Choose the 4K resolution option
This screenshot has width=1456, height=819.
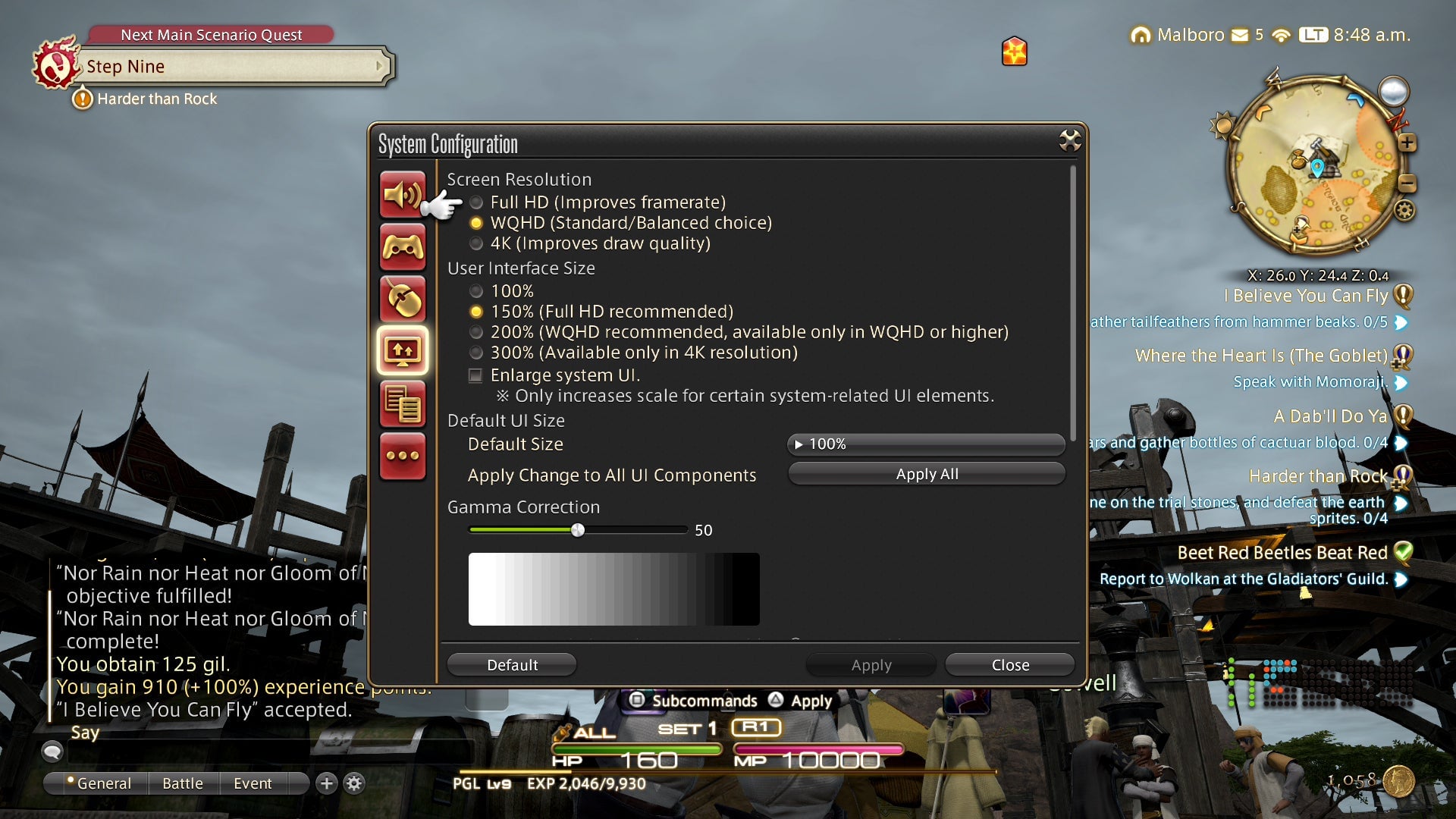click(476, 243)
